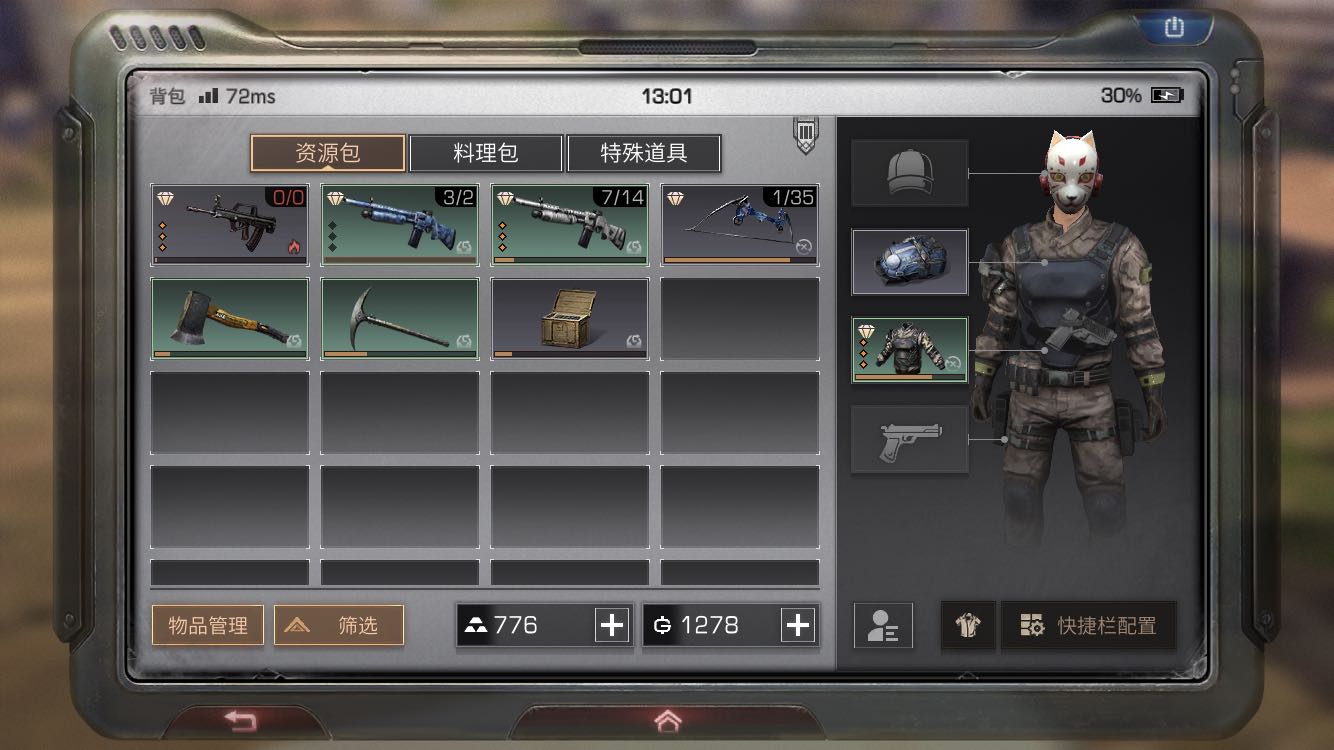Select the yellow axe in the inventory

pyautogui.click(x=229, y=319)
